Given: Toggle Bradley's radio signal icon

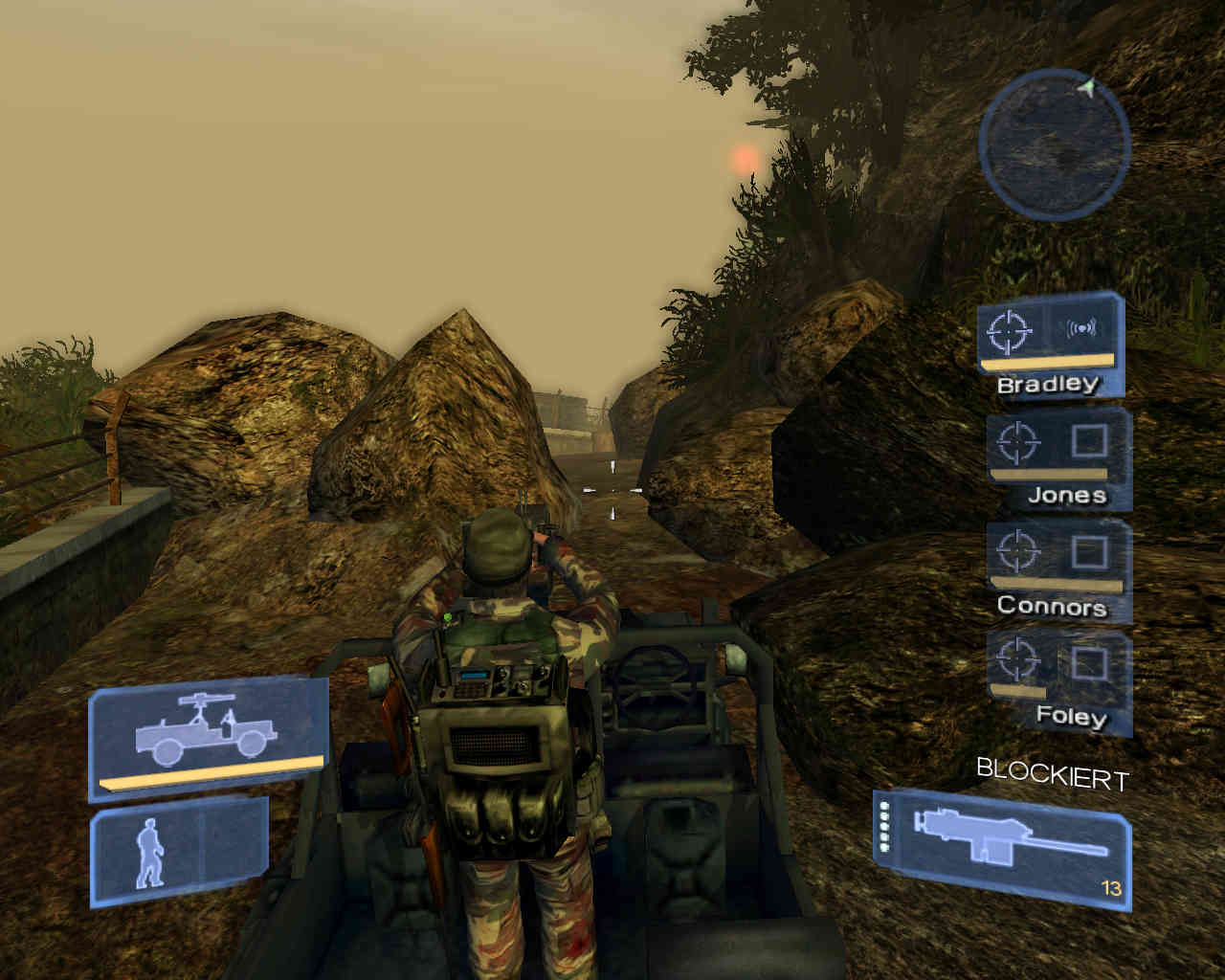Looking at the screenshot, I should [x=1081, y=329].
